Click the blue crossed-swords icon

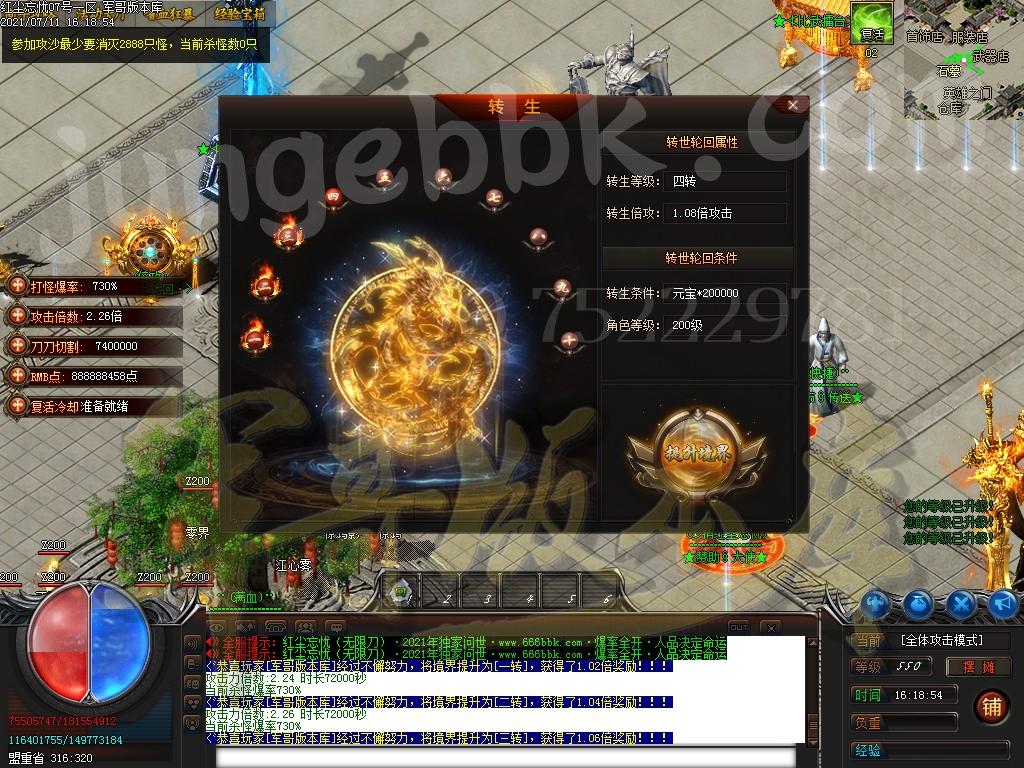click(x=961, y=603)
